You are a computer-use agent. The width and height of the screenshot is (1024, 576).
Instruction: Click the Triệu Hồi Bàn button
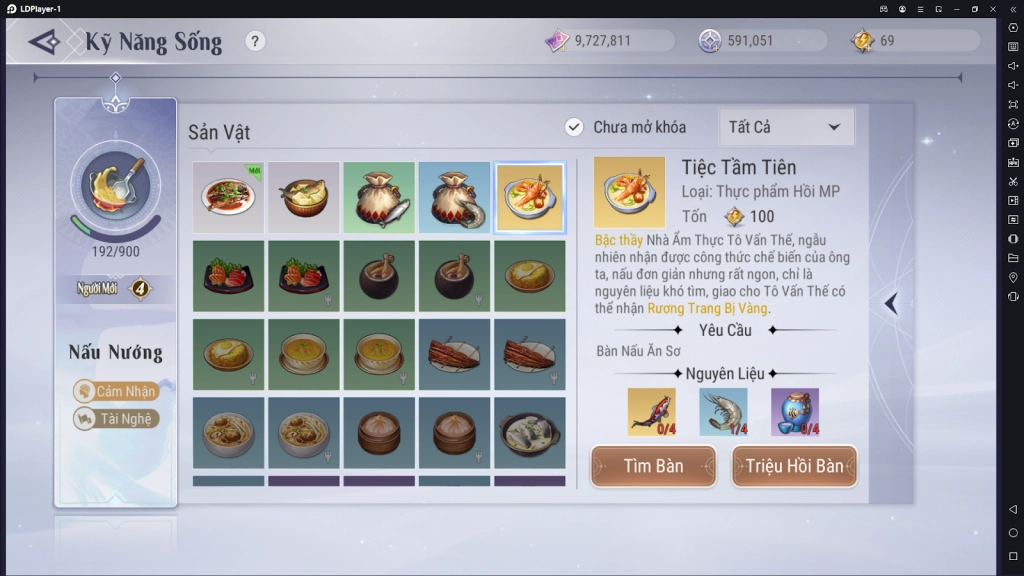(x=794, y=466)
